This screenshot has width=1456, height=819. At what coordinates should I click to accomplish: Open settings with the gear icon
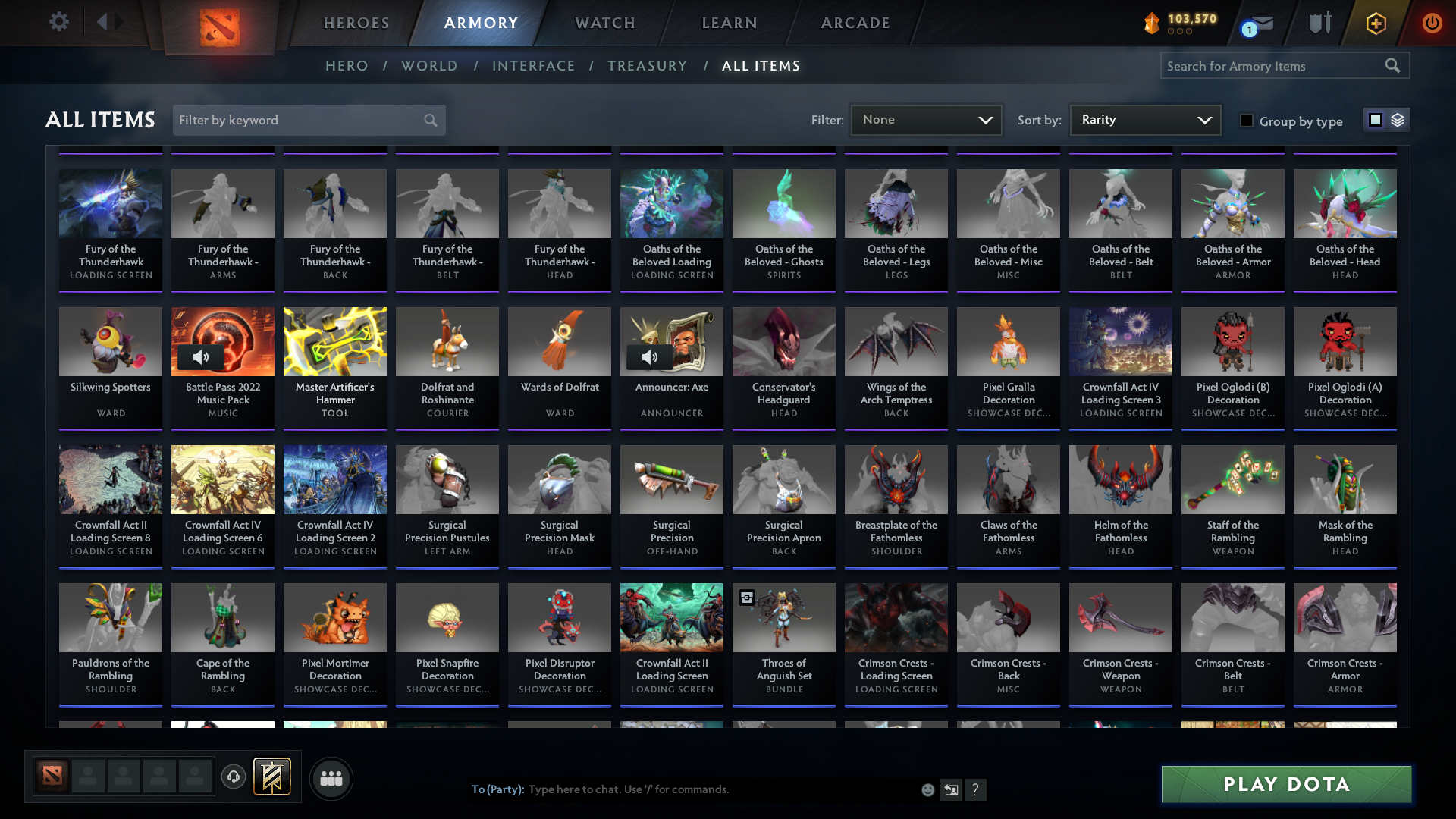click(x=58, y=22)
